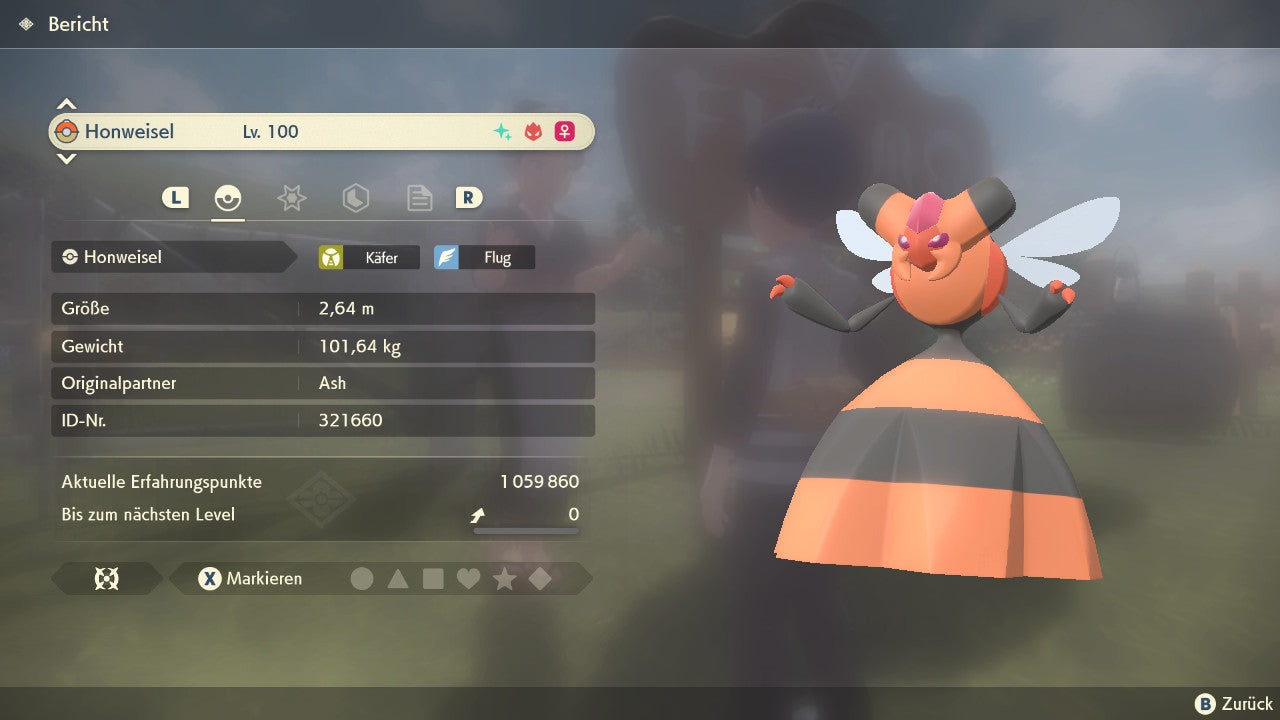This screenshot has width=1280, height=720.
Task: Show the document notes tab
Action: tap(419, 198)
